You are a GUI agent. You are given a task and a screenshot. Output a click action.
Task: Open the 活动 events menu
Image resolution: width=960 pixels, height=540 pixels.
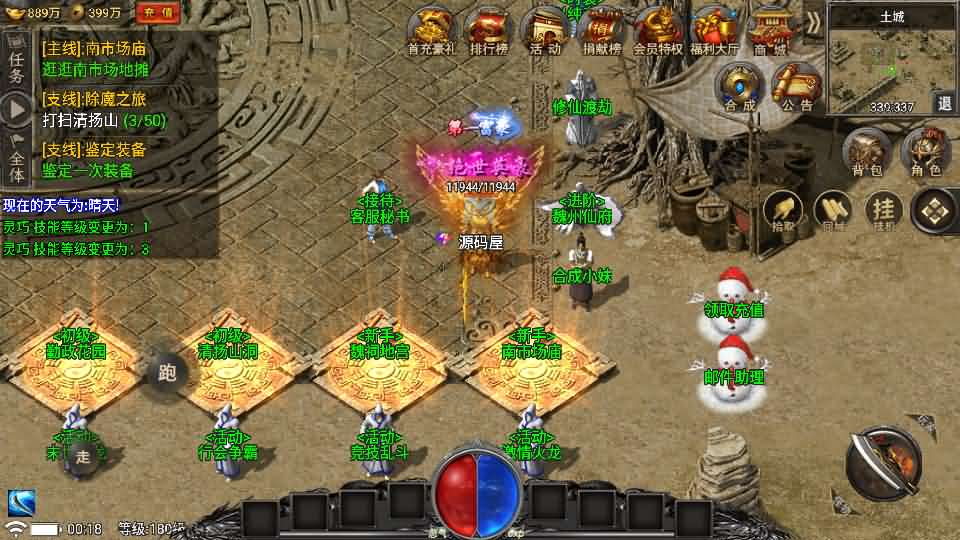[545, 30]
